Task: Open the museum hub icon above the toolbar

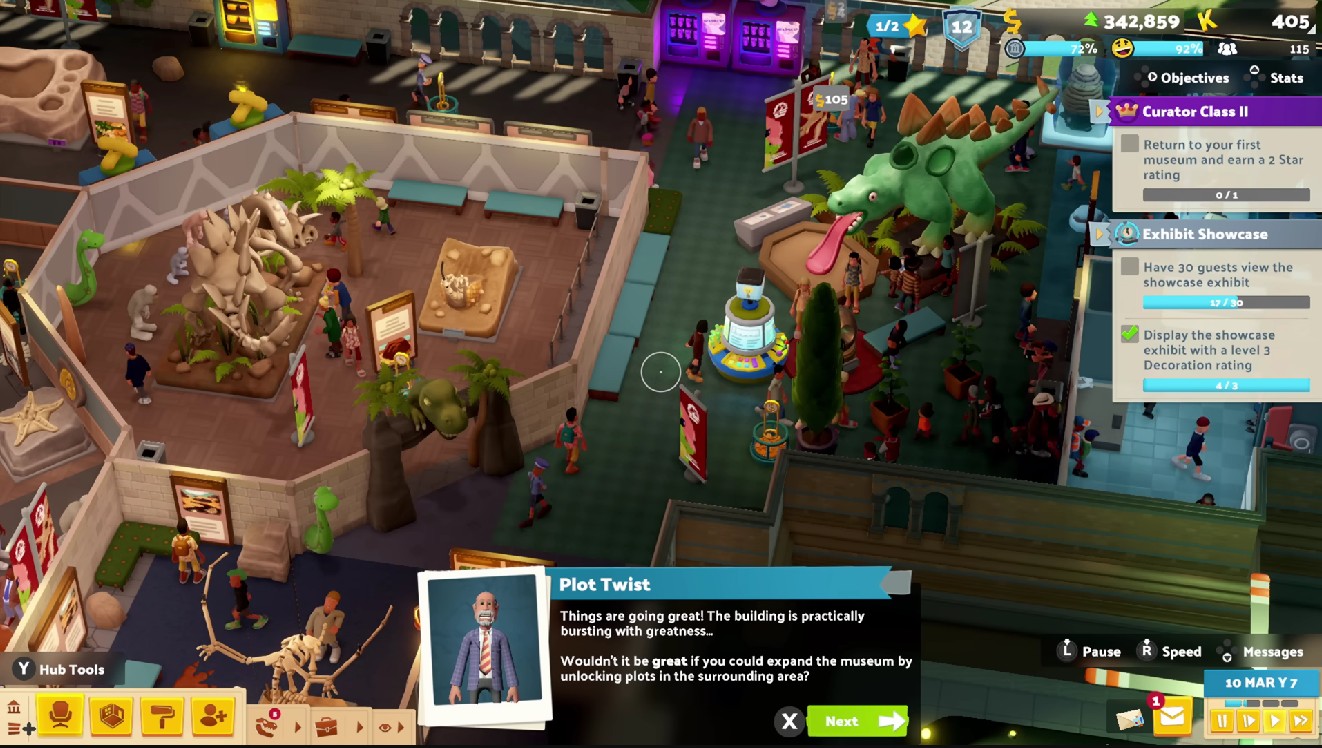Action: coord(14,708)
